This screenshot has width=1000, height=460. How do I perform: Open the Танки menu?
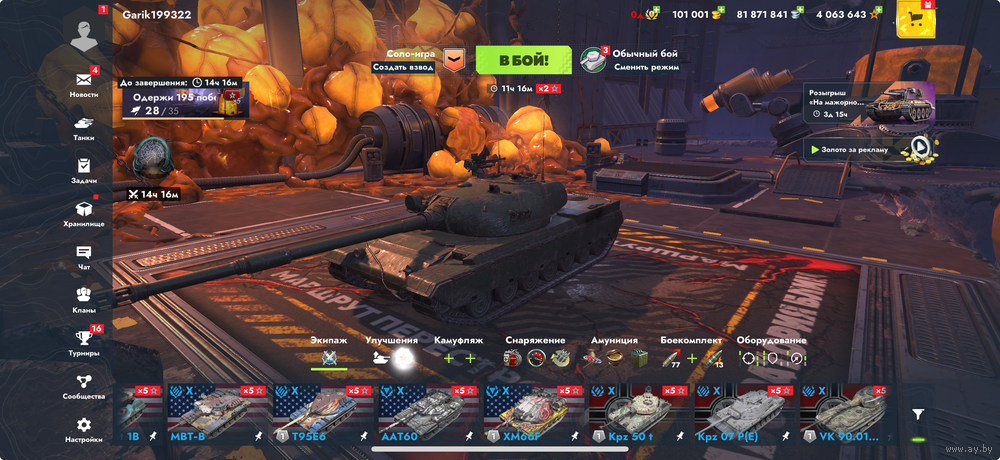[x=84, y=128]
